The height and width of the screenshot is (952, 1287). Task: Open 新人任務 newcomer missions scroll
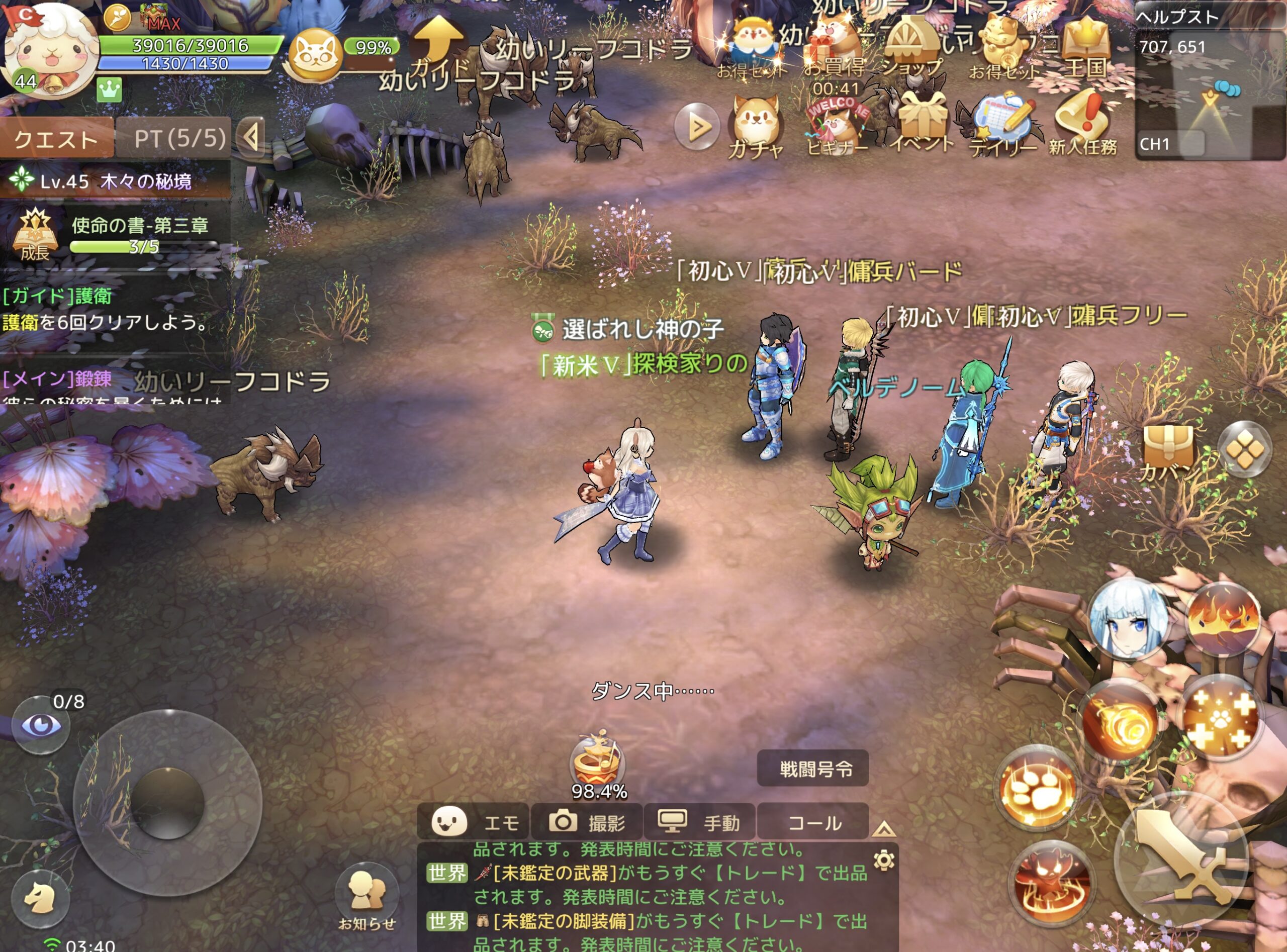1083,123
